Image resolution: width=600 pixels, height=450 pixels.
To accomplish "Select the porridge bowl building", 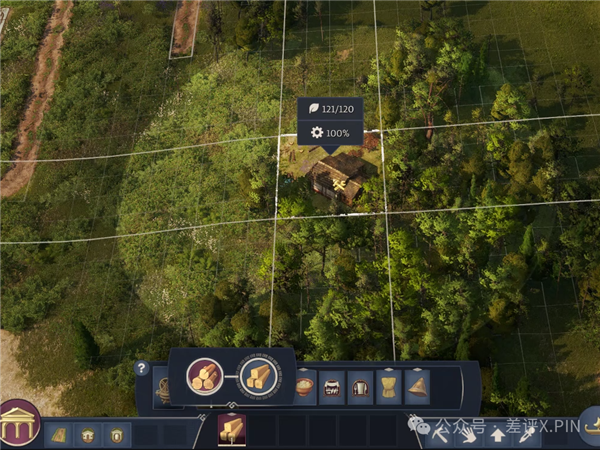I will click(x=305, y=386).
